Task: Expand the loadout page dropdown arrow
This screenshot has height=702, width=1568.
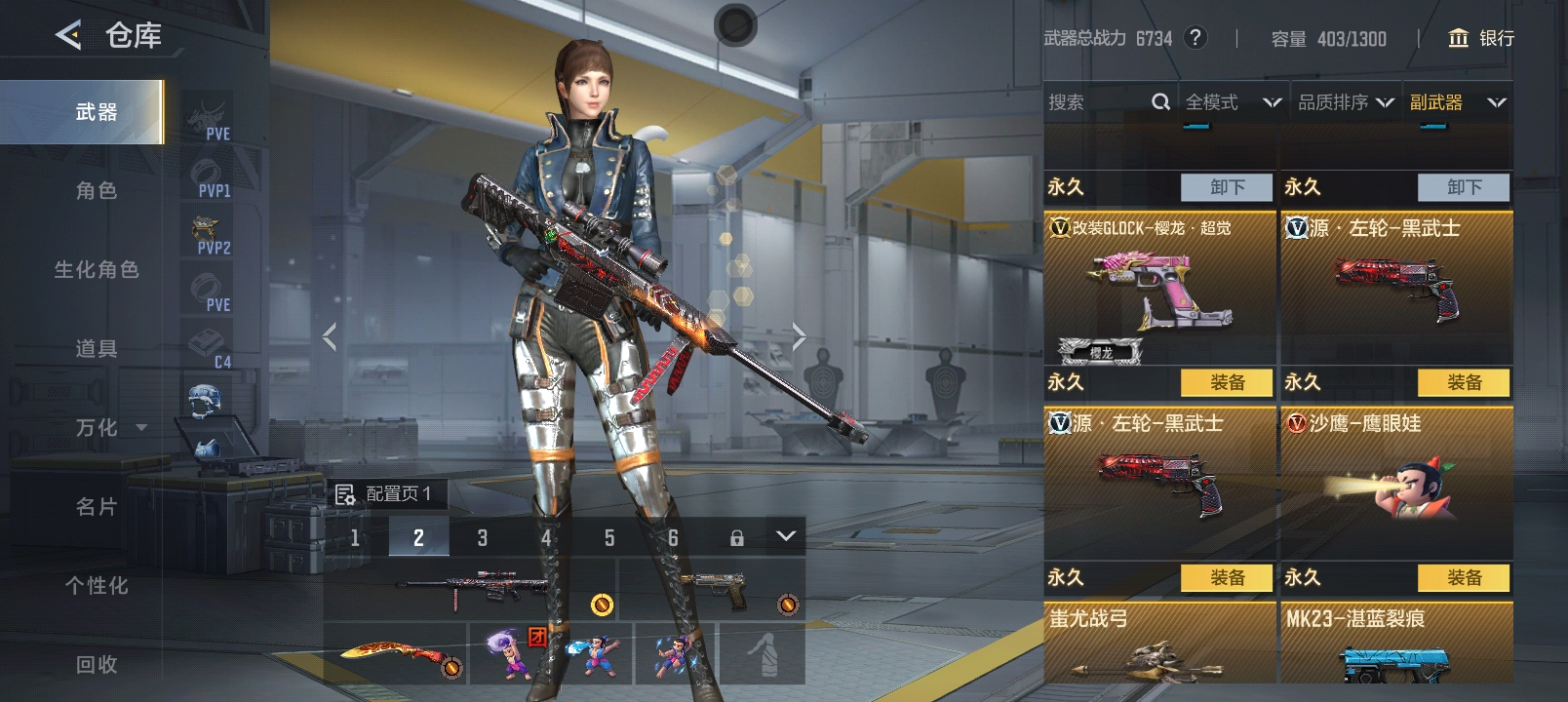Action: [x=786, y=536]
